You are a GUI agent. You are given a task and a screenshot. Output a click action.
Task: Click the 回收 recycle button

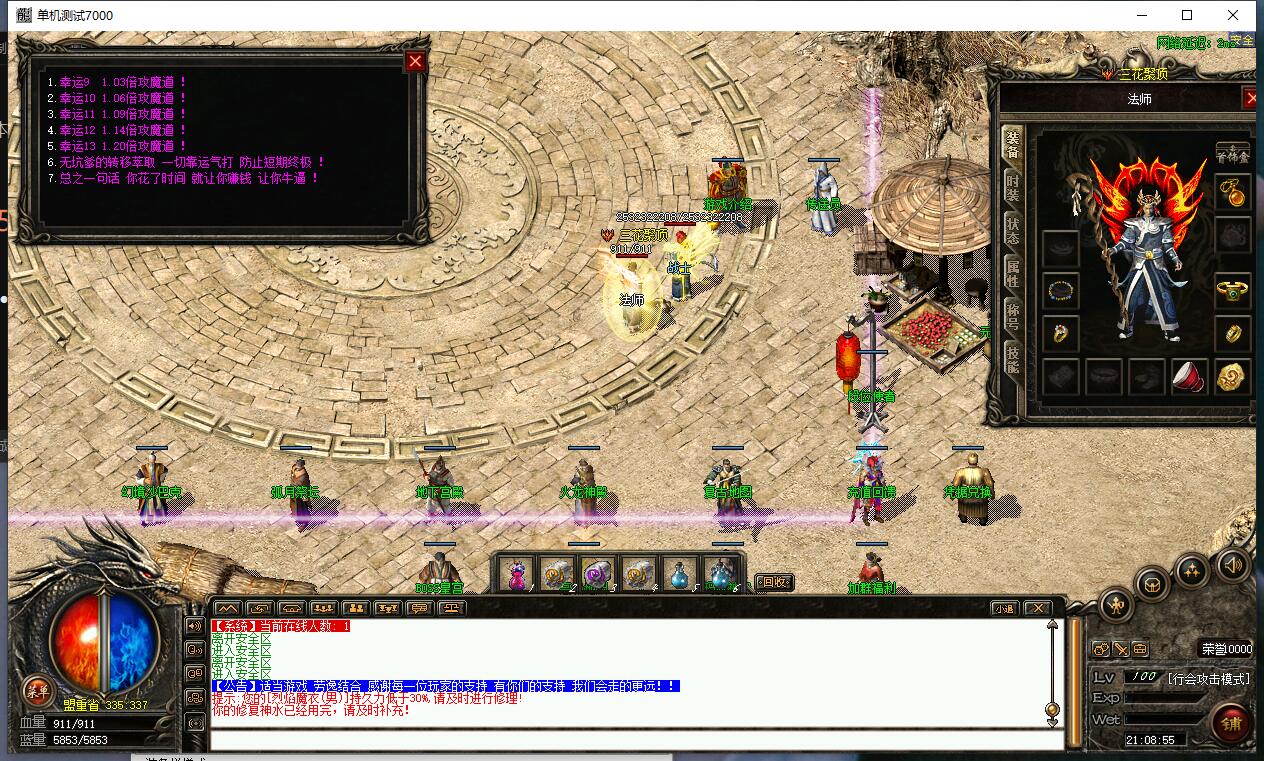(x=773, y=582)
